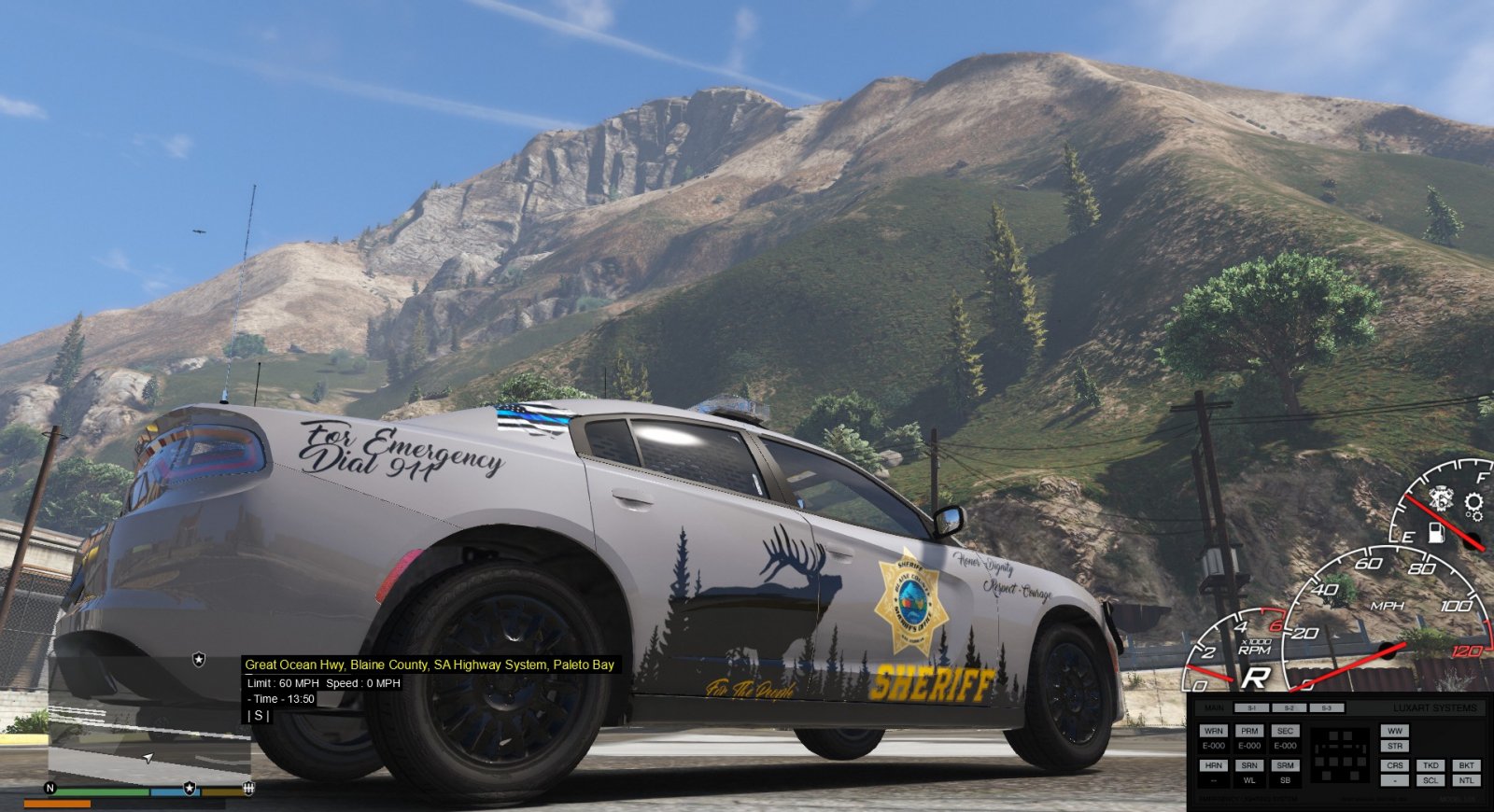
Task: Activate the SRM siren button
Action: tap(1286, 765)
